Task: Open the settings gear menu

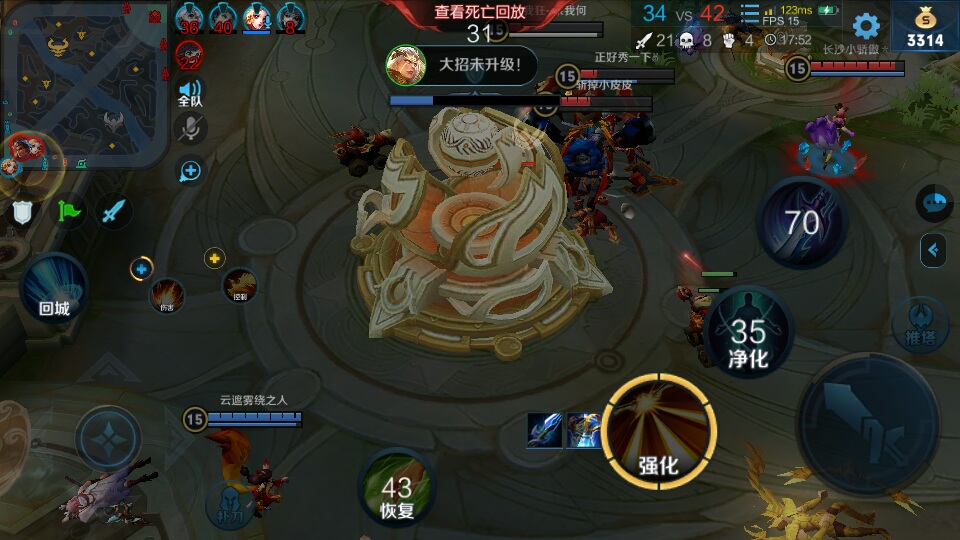Action: click(865, 26)
